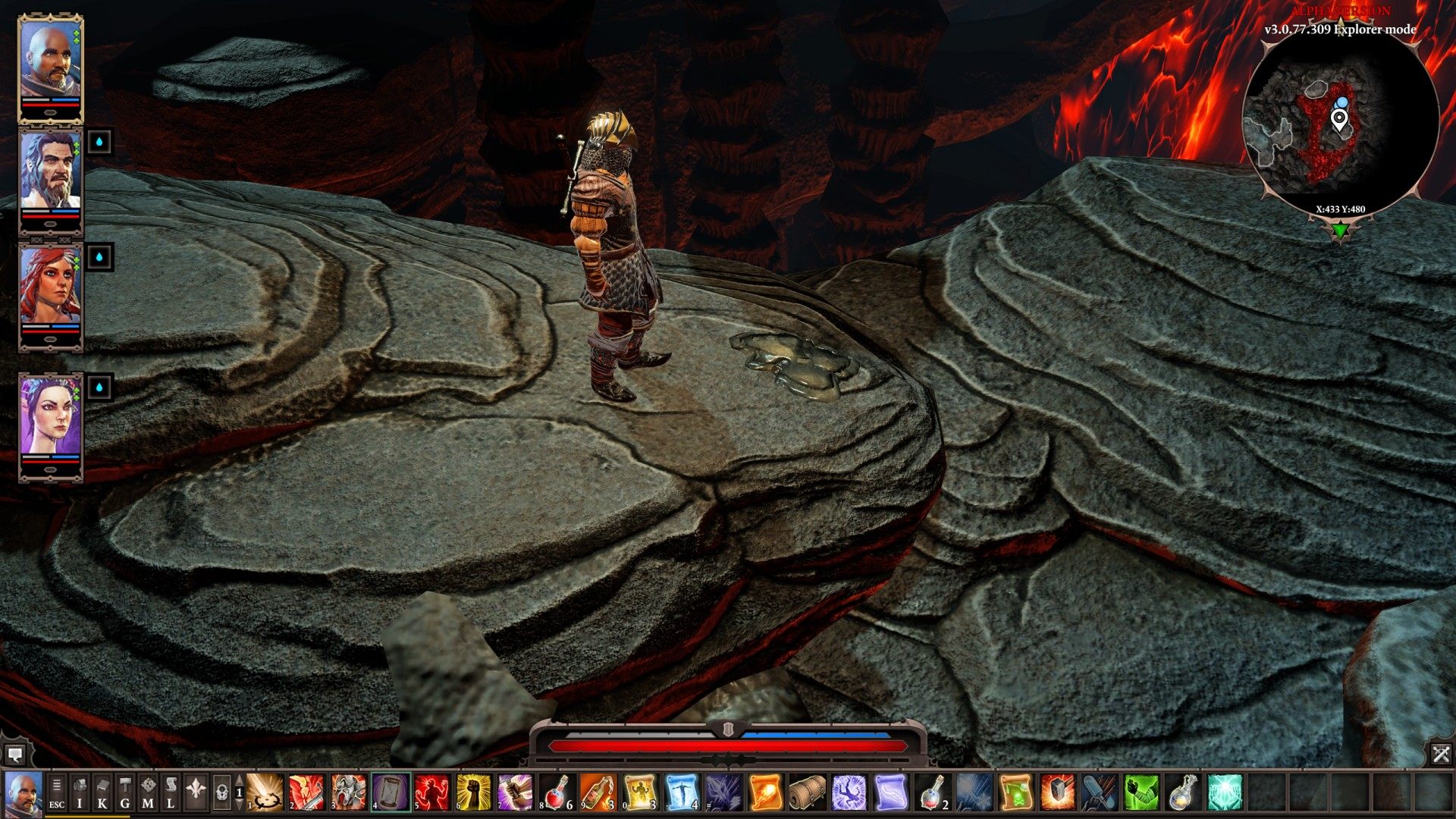Select the bald bearded character portrait
1456x819 pixels.
49,65
